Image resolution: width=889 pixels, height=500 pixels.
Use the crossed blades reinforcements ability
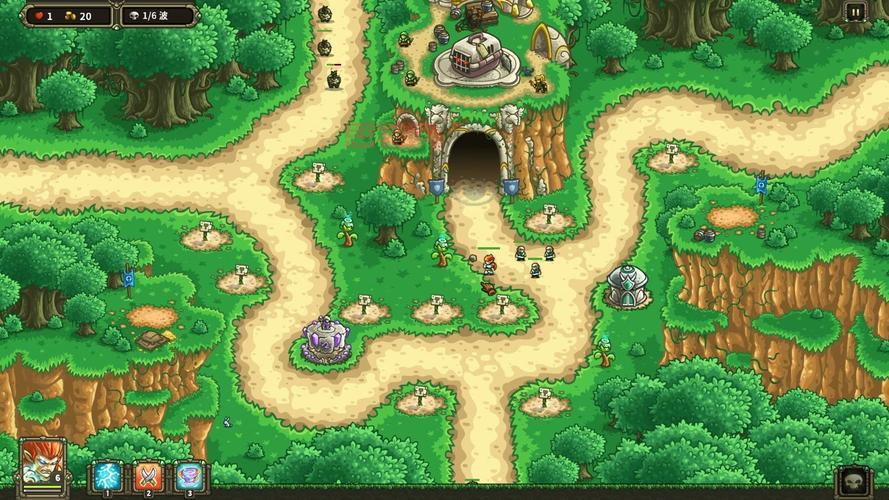pos(148,475)
